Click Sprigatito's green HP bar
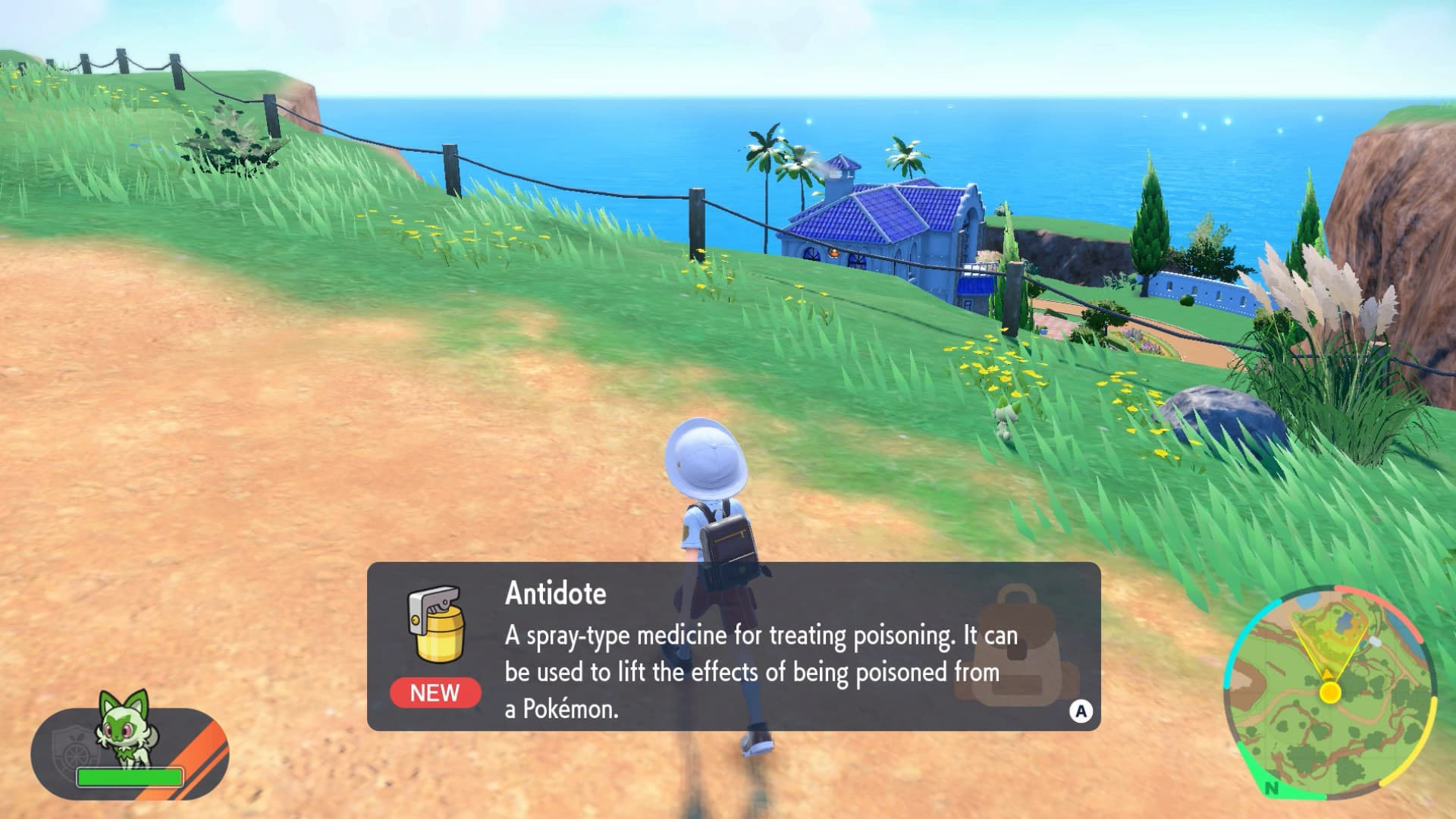Image resolution: width=1456 pixels, height=819 pixels. pos(129,776)
